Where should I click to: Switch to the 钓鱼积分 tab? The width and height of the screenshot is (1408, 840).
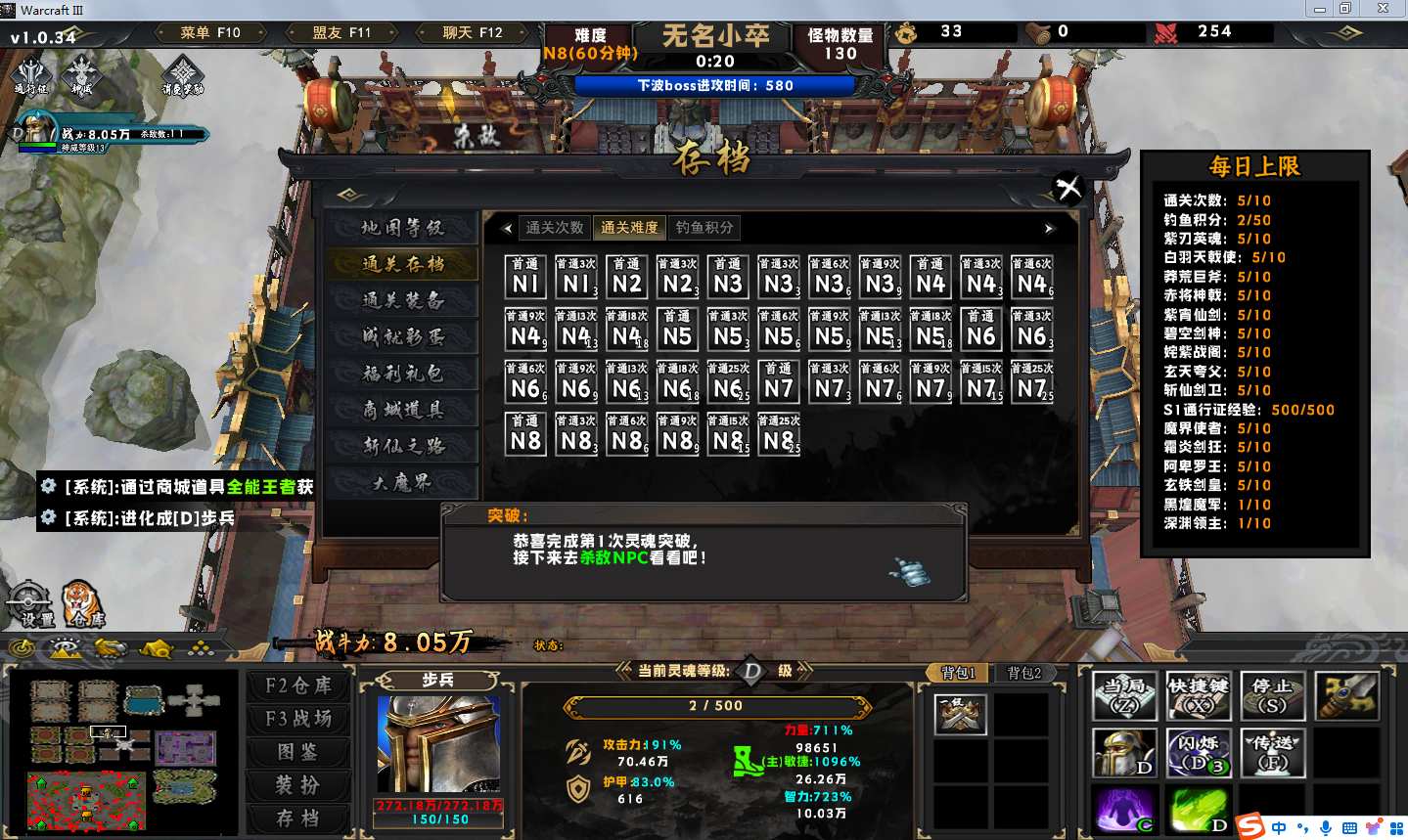coord(704,228)
